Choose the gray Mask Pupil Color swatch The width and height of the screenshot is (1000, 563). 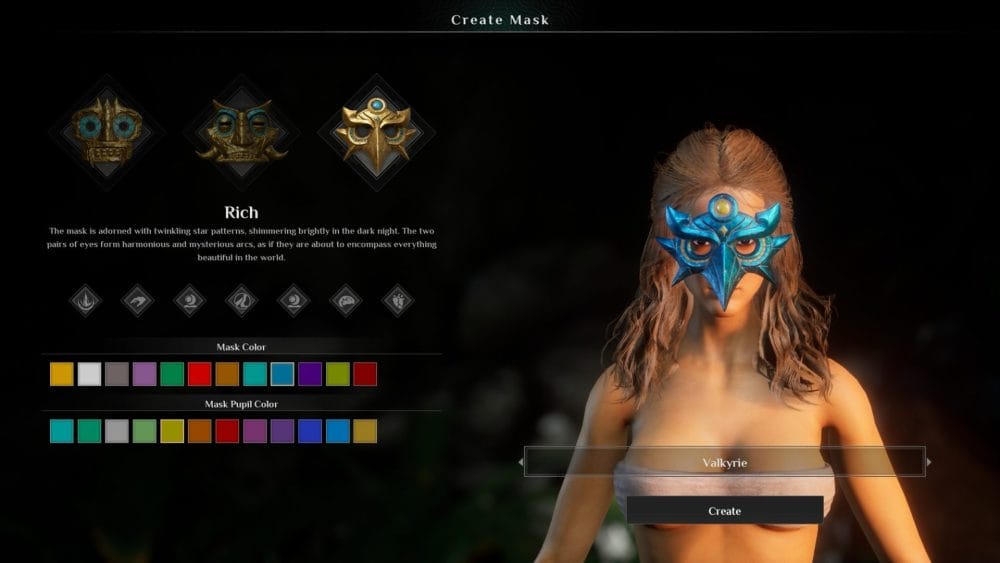pyautogui.click(x=117, y=431)
